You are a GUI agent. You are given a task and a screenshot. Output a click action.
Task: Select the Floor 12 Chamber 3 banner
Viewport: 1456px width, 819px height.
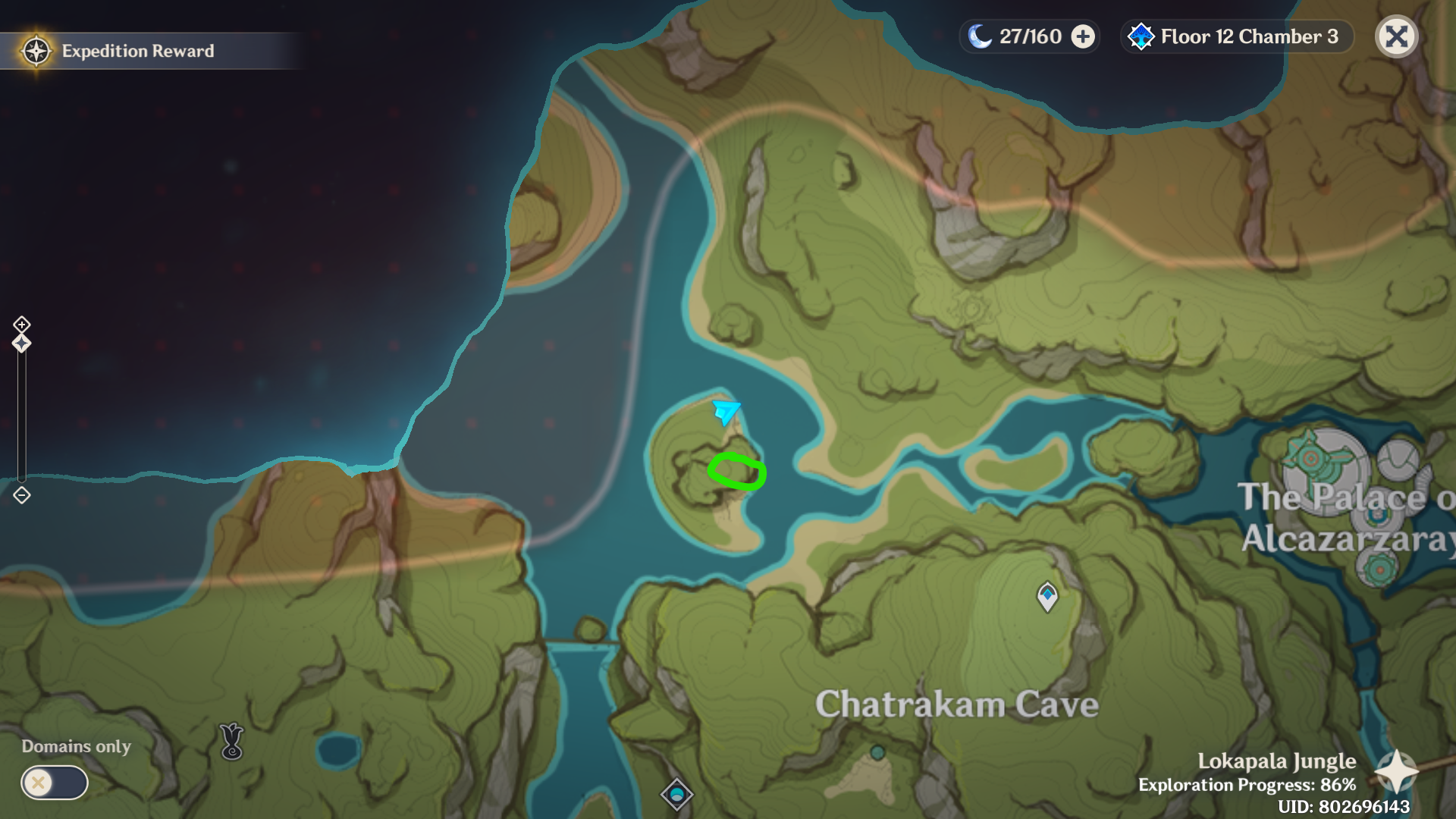click(x=1236, y=36)
